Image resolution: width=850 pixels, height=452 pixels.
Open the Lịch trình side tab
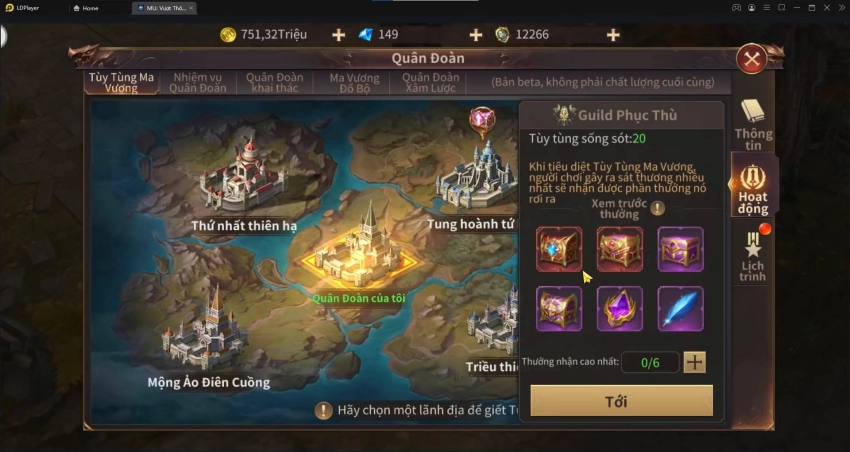coord(753,256)
